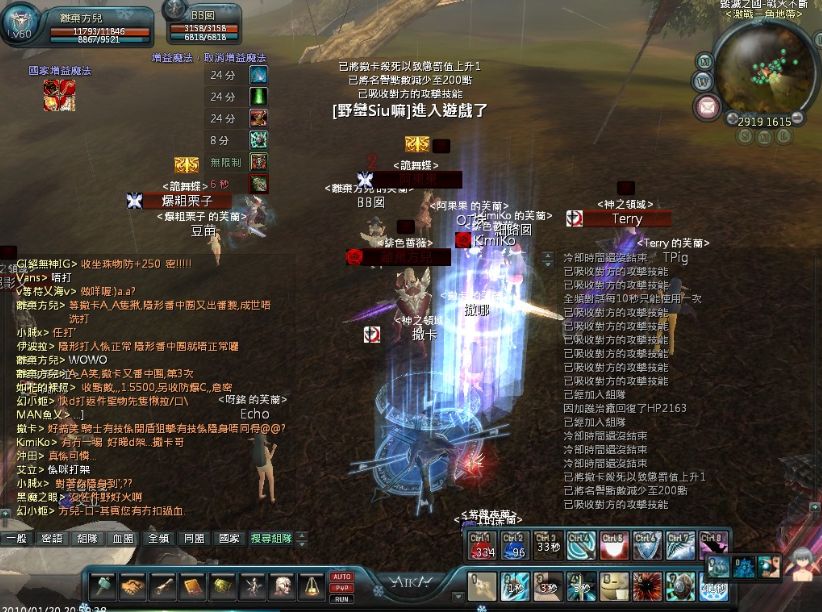Use the Ctrl 1 hotbar slot
Screen dimensions: 822x612
[482, 545]
